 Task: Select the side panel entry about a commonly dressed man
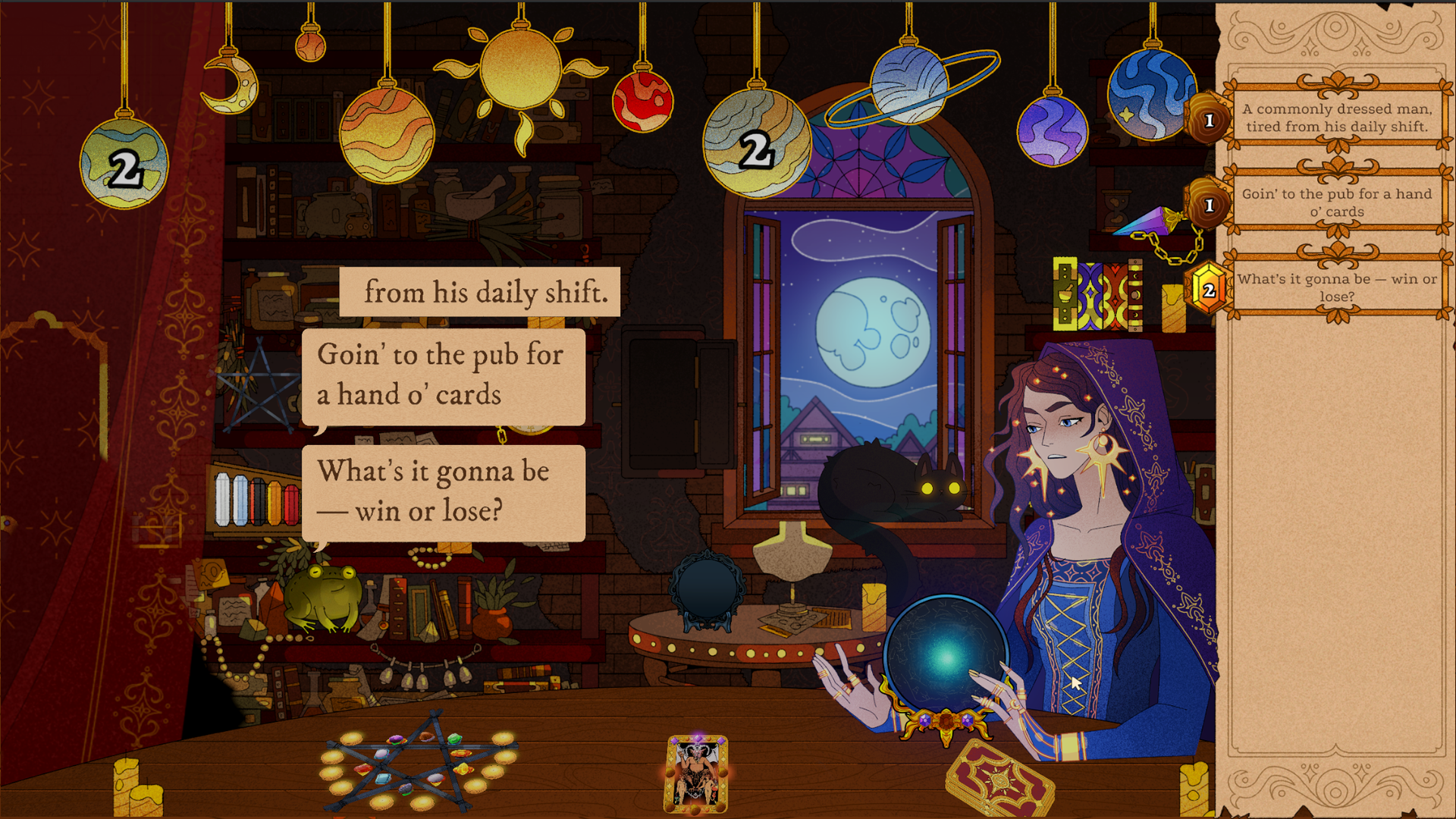pyautogui.click(x=1336, y=118)
